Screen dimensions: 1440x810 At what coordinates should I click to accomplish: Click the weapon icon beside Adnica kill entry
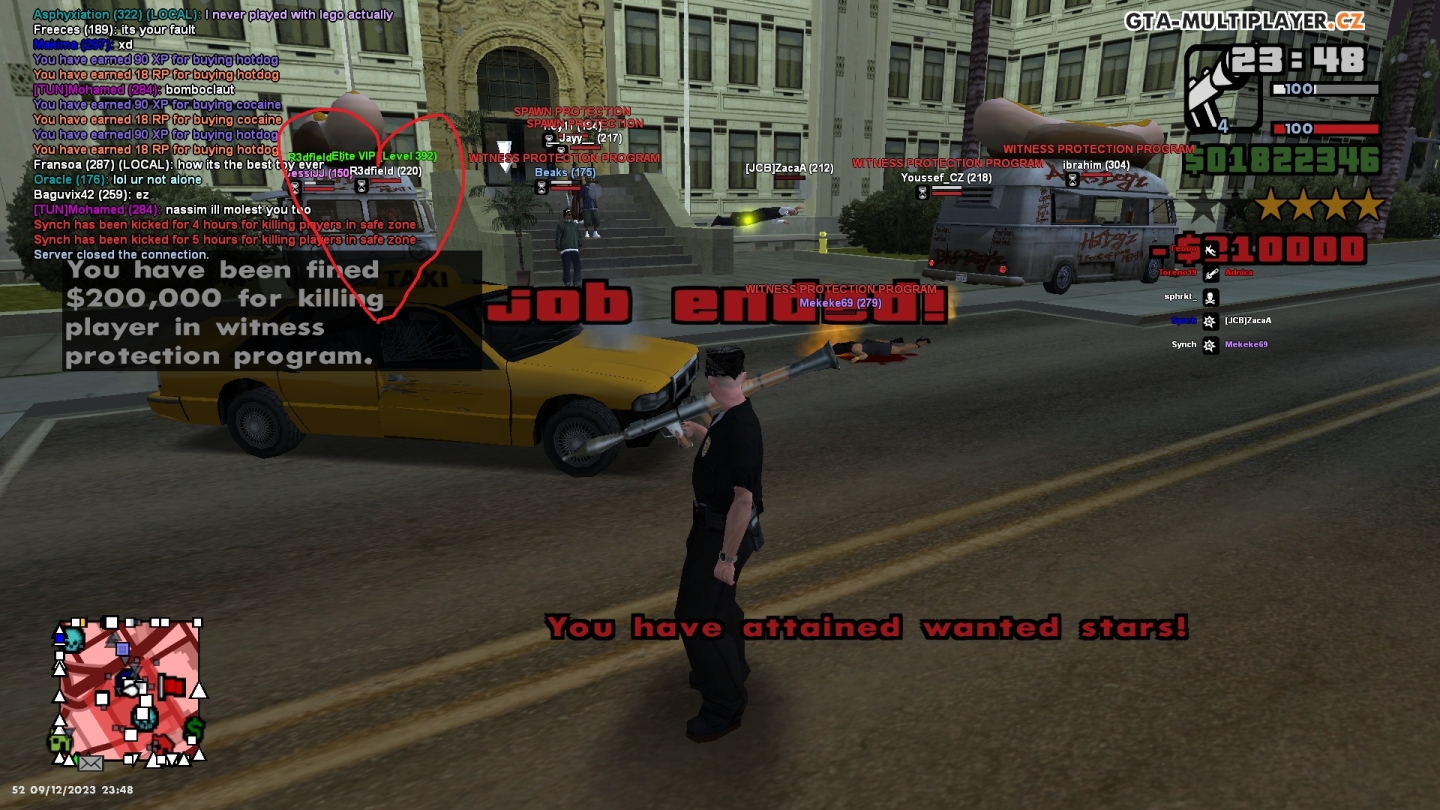(x=1210, y=275)
